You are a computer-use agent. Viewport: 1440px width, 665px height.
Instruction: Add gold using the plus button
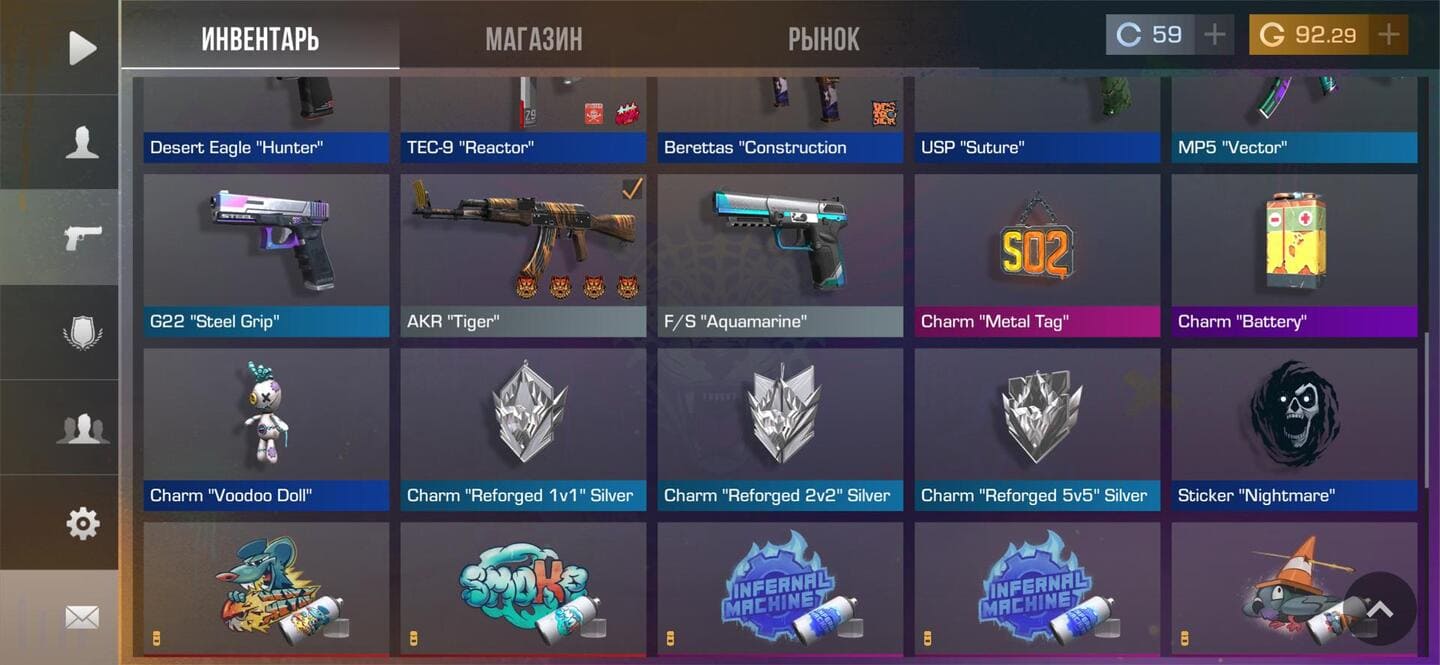[x=1388, y=35]
